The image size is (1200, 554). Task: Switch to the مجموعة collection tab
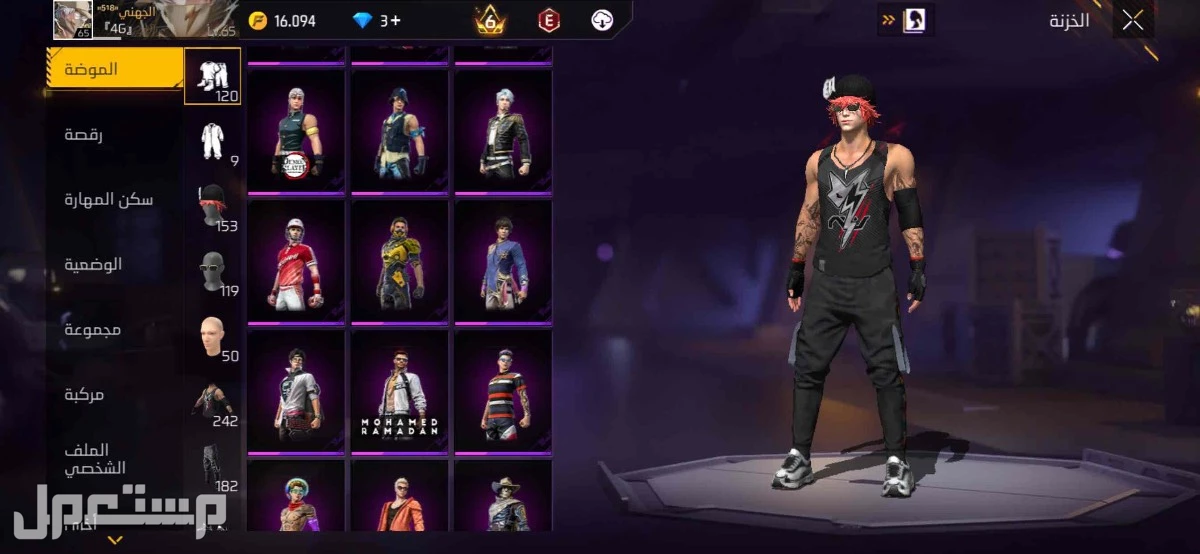pos(93,330)
